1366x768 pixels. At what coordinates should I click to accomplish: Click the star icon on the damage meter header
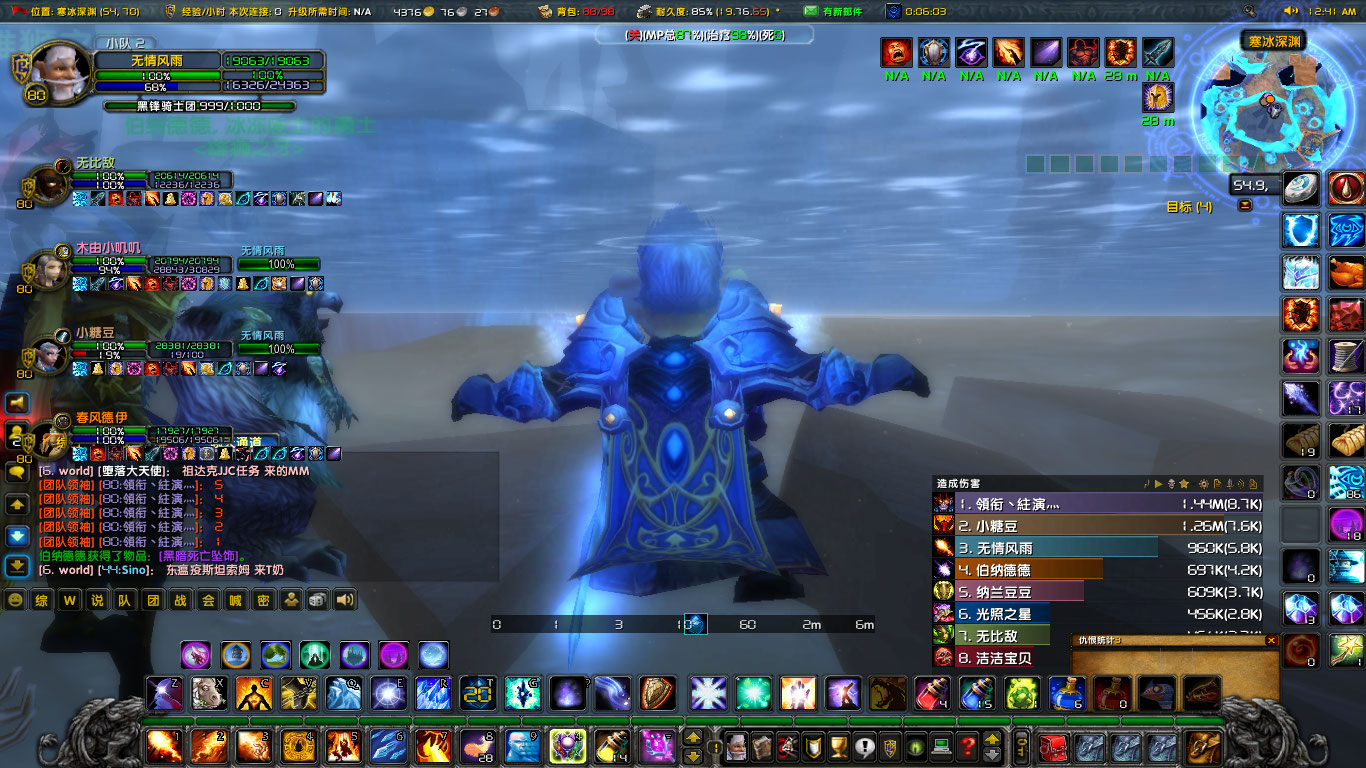pos(1183,485)
